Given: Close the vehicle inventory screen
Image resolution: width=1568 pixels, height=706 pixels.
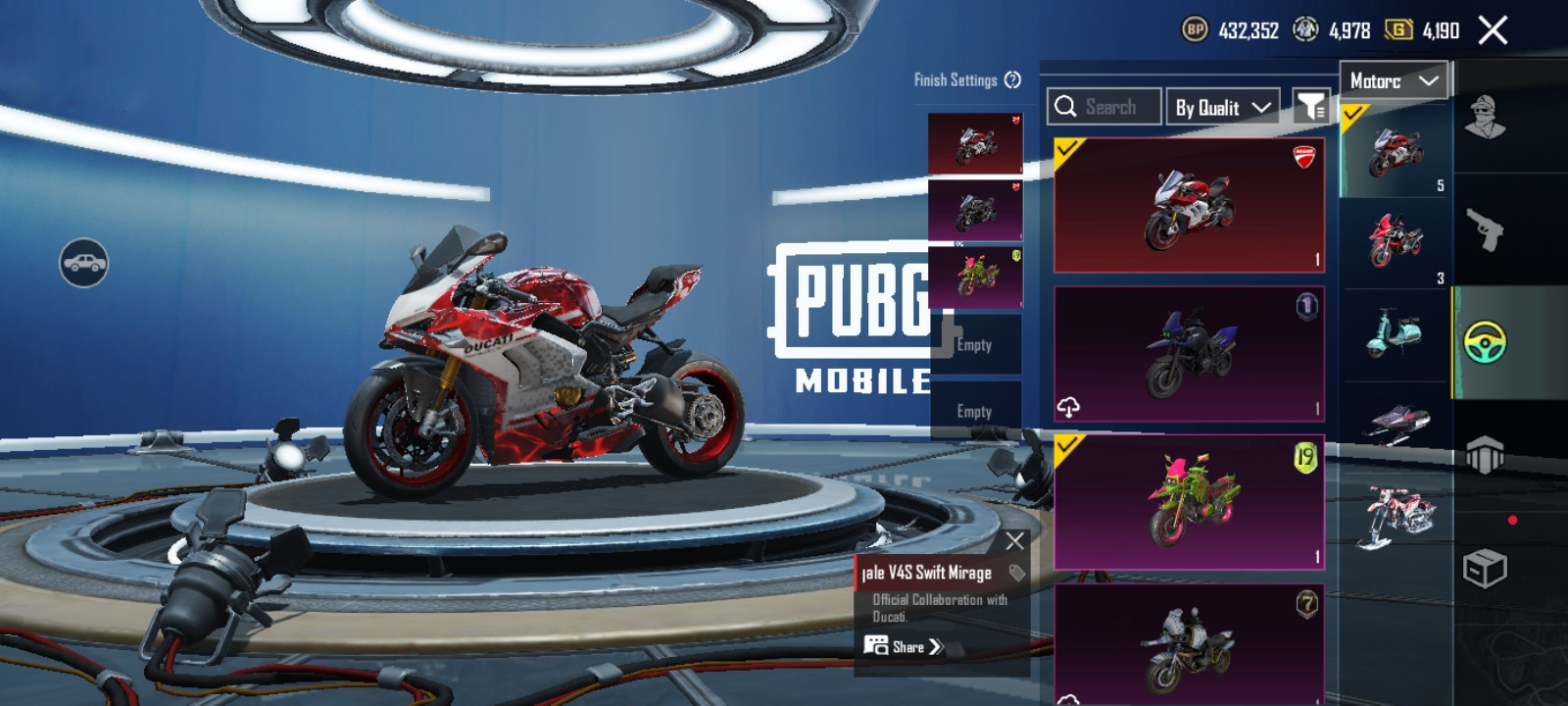Looking at the screenshot, I should [1493, 31].
